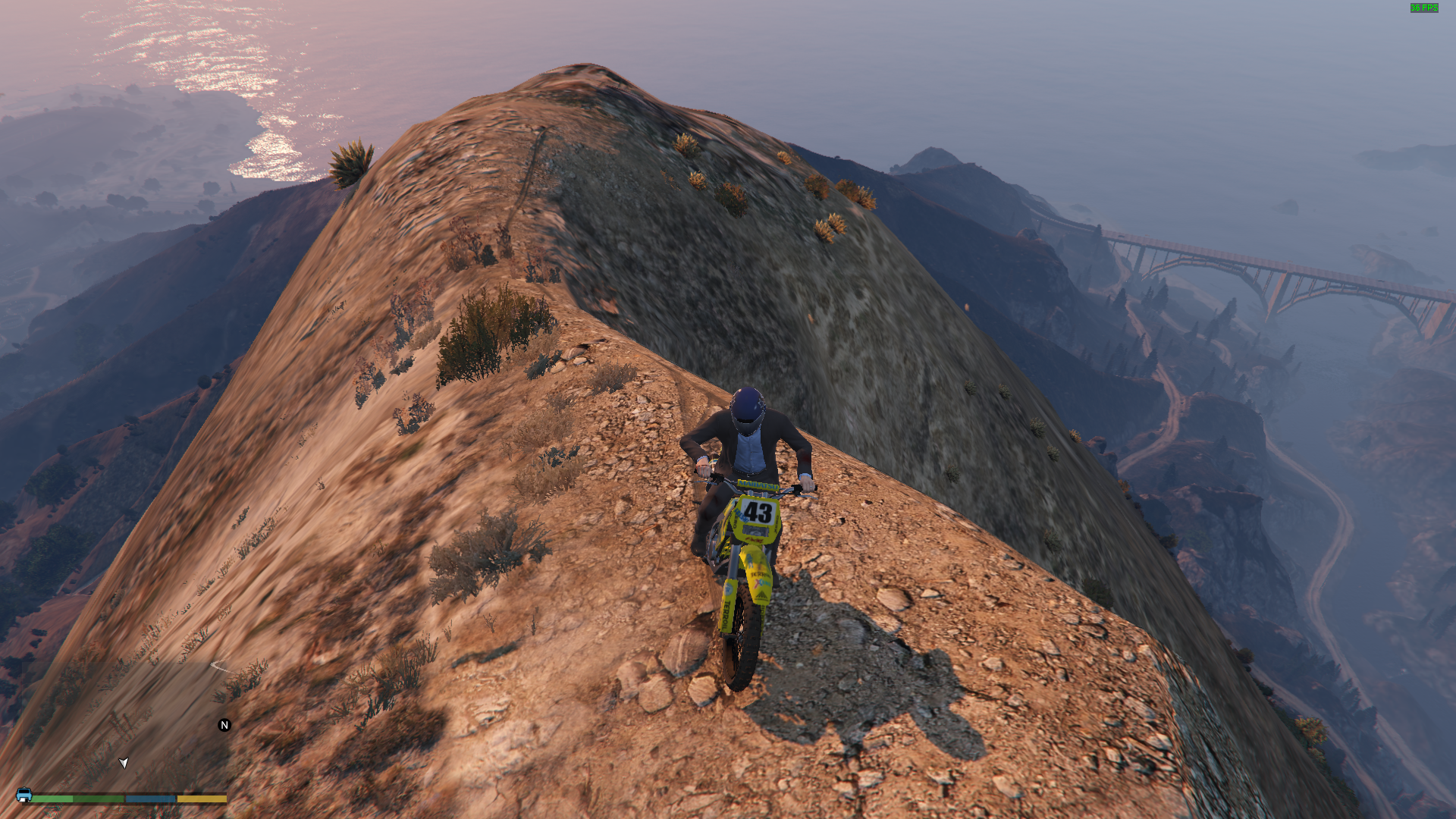Select the white player arrow on minimap

click(124, 762)
